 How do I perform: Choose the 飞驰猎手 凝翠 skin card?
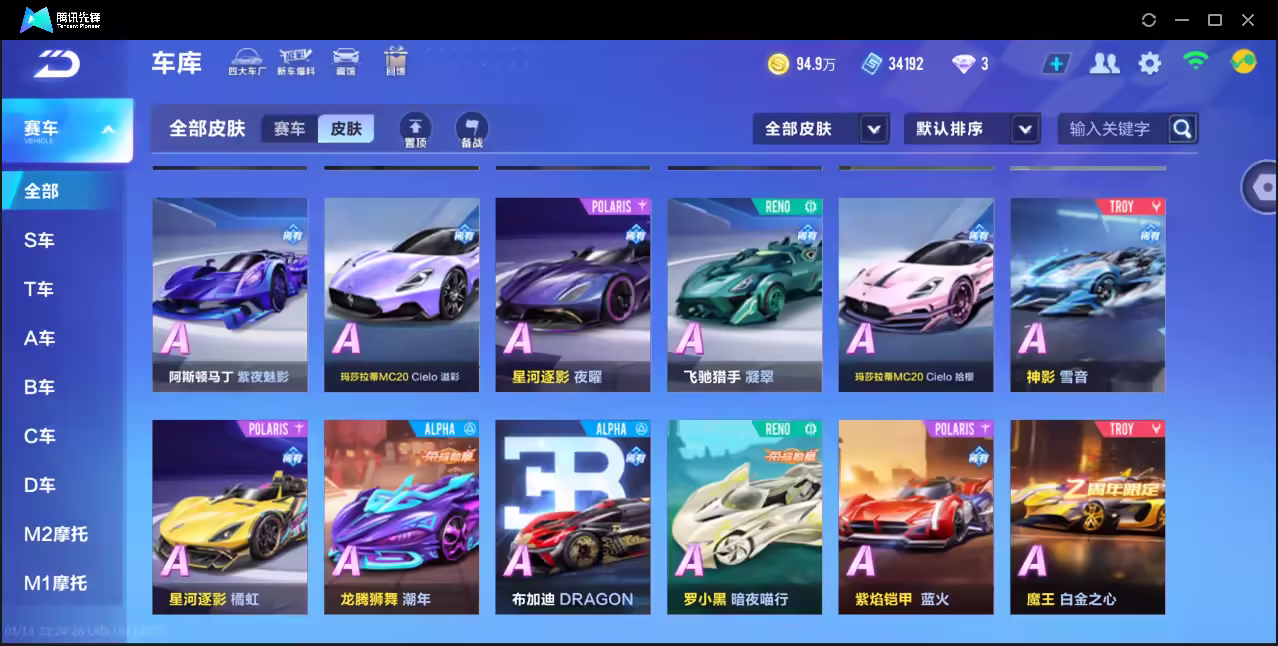tap(745, 294)
